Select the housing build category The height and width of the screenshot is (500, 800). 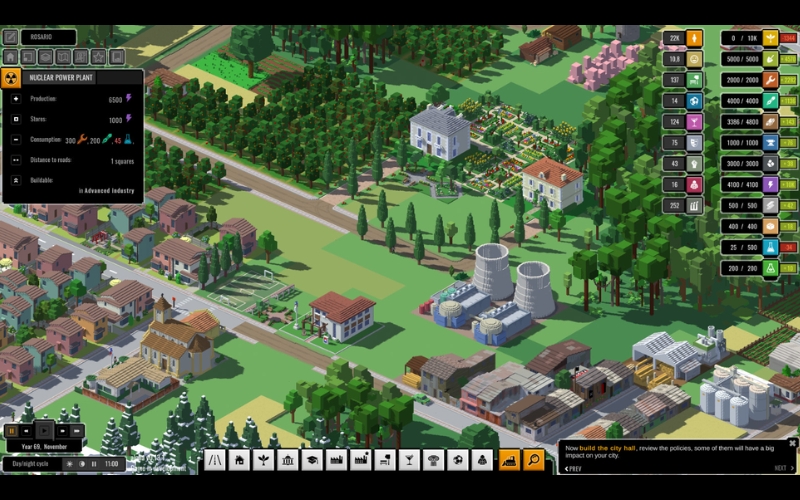click(x=240, y=460)
